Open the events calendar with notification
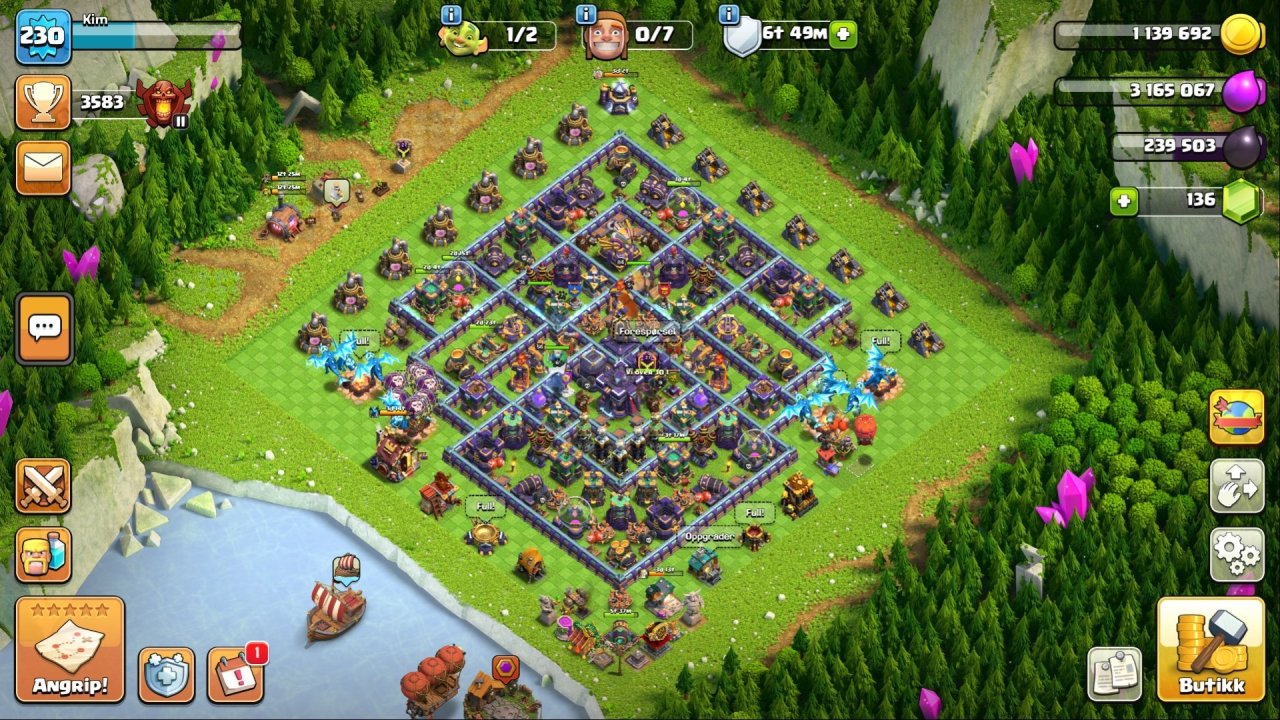Screen dimensions: 1280x720 [236, 675]
